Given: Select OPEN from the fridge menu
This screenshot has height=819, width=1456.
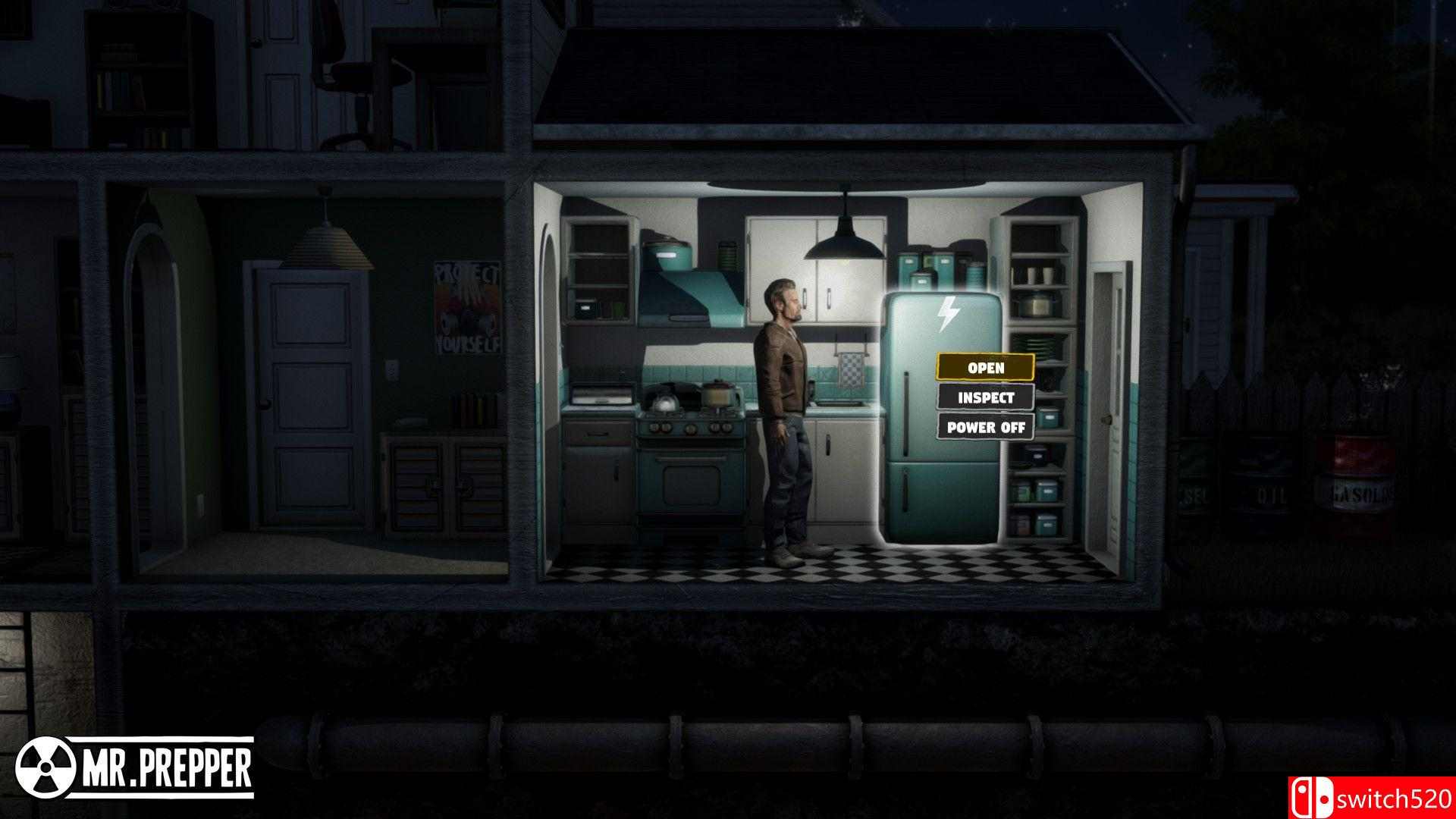Looking at the screenshot, I should (x=985, y=367).
